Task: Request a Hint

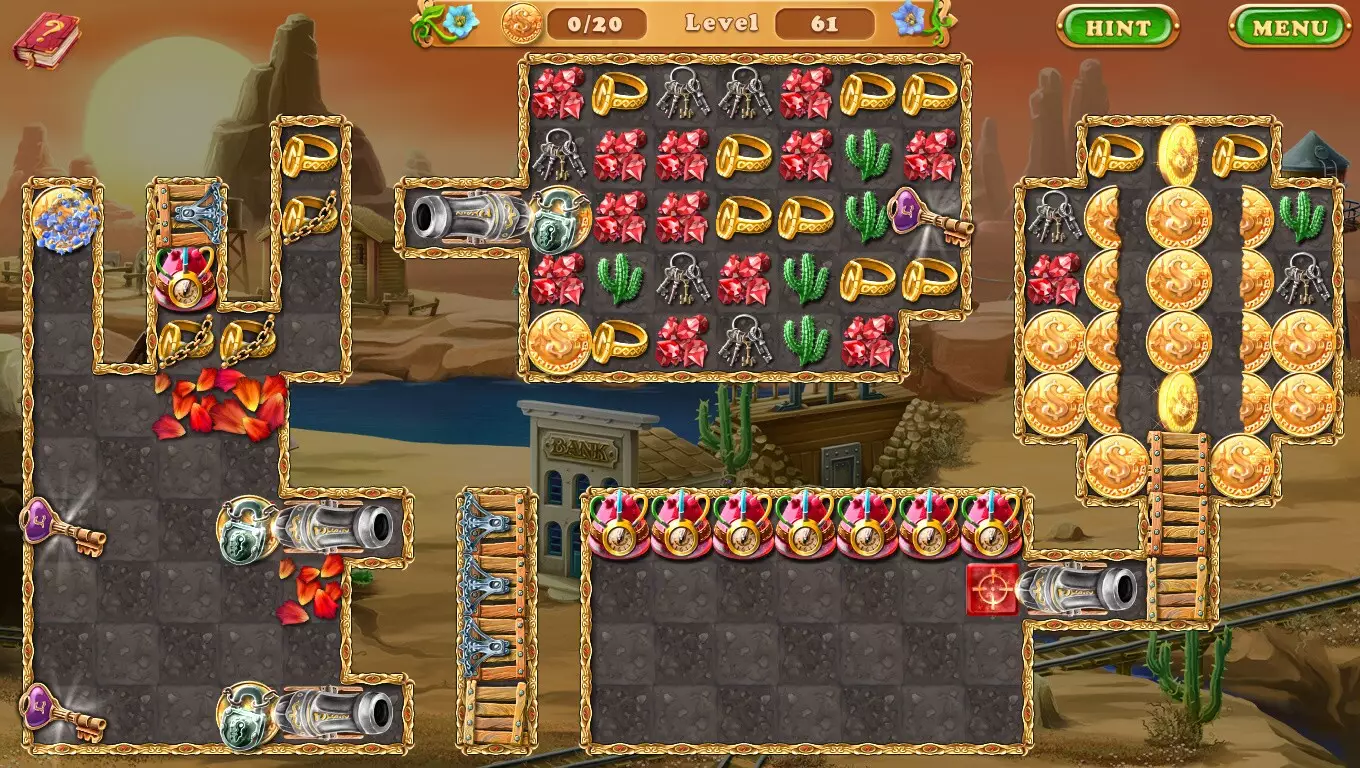Action: click(x=1117, y=28)
